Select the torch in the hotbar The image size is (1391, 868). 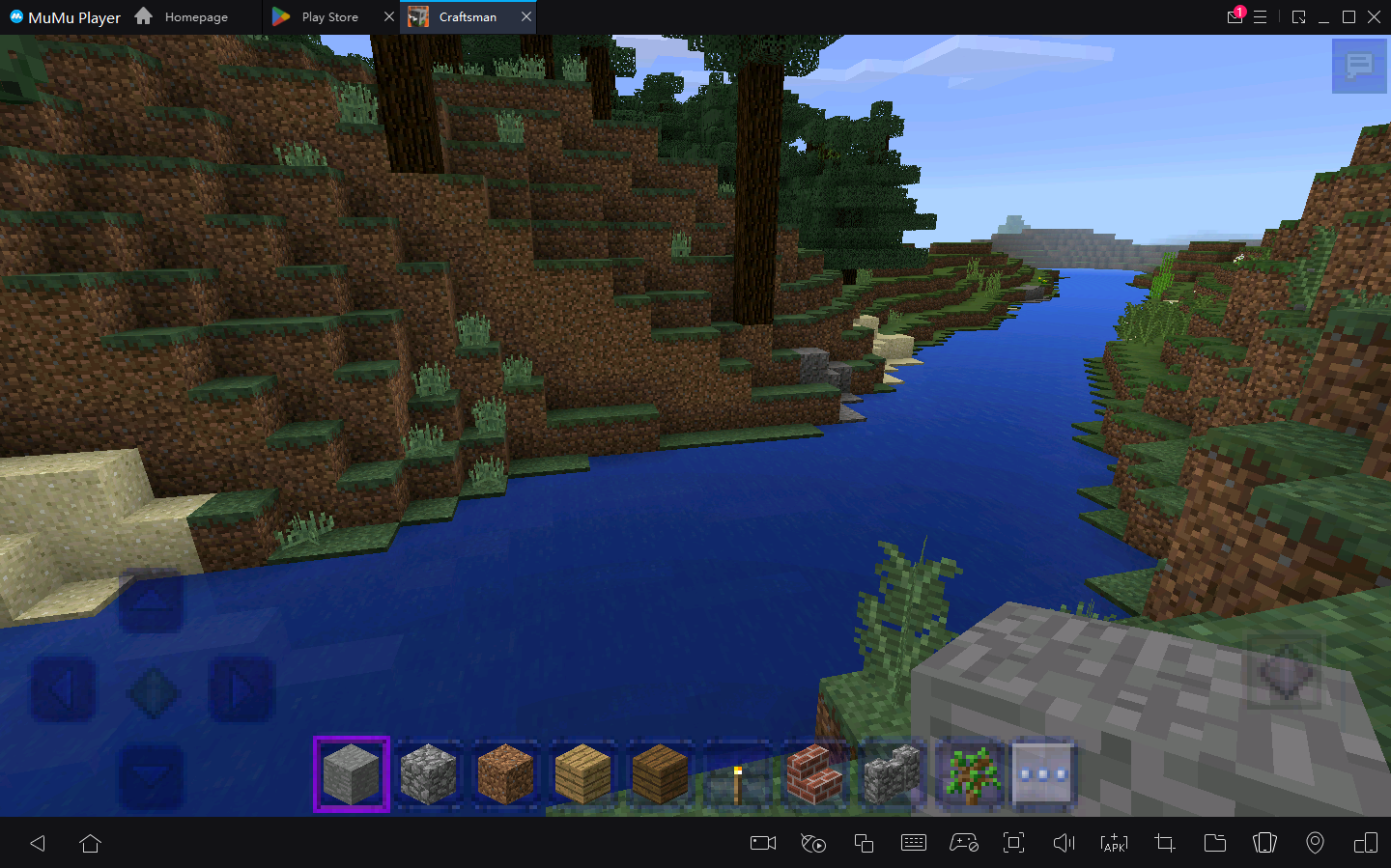[x=737, y=773]
